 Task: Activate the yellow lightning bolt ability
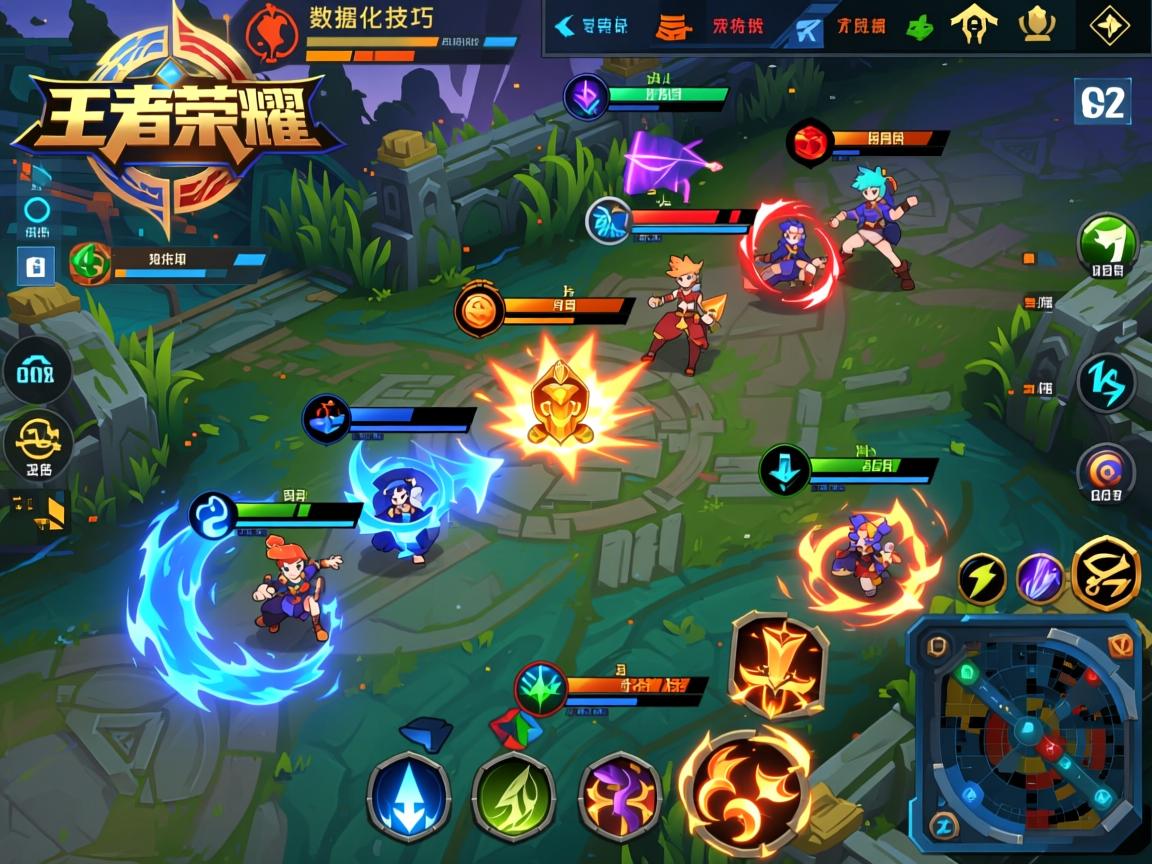coord(982,578)
